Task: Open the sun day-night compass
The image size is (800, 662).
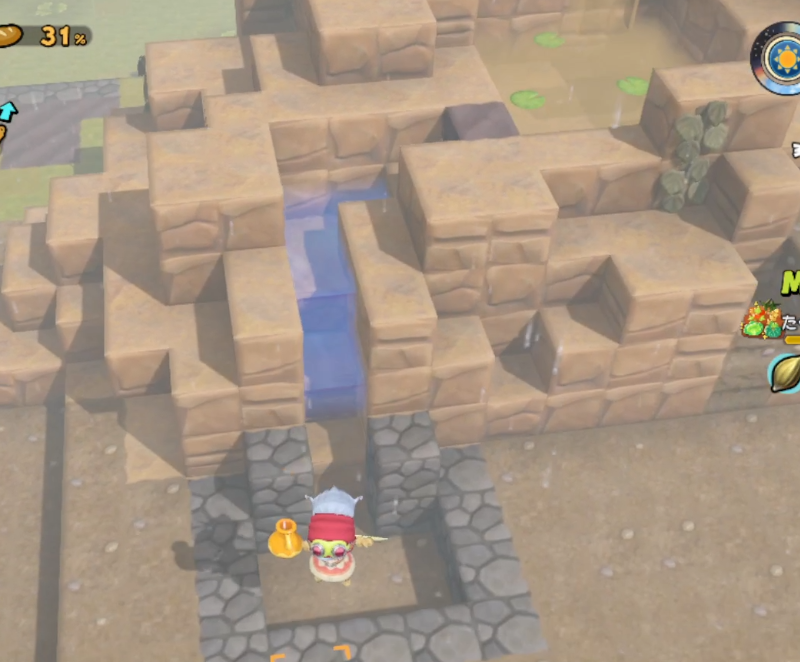Action: tap(780, 57)
